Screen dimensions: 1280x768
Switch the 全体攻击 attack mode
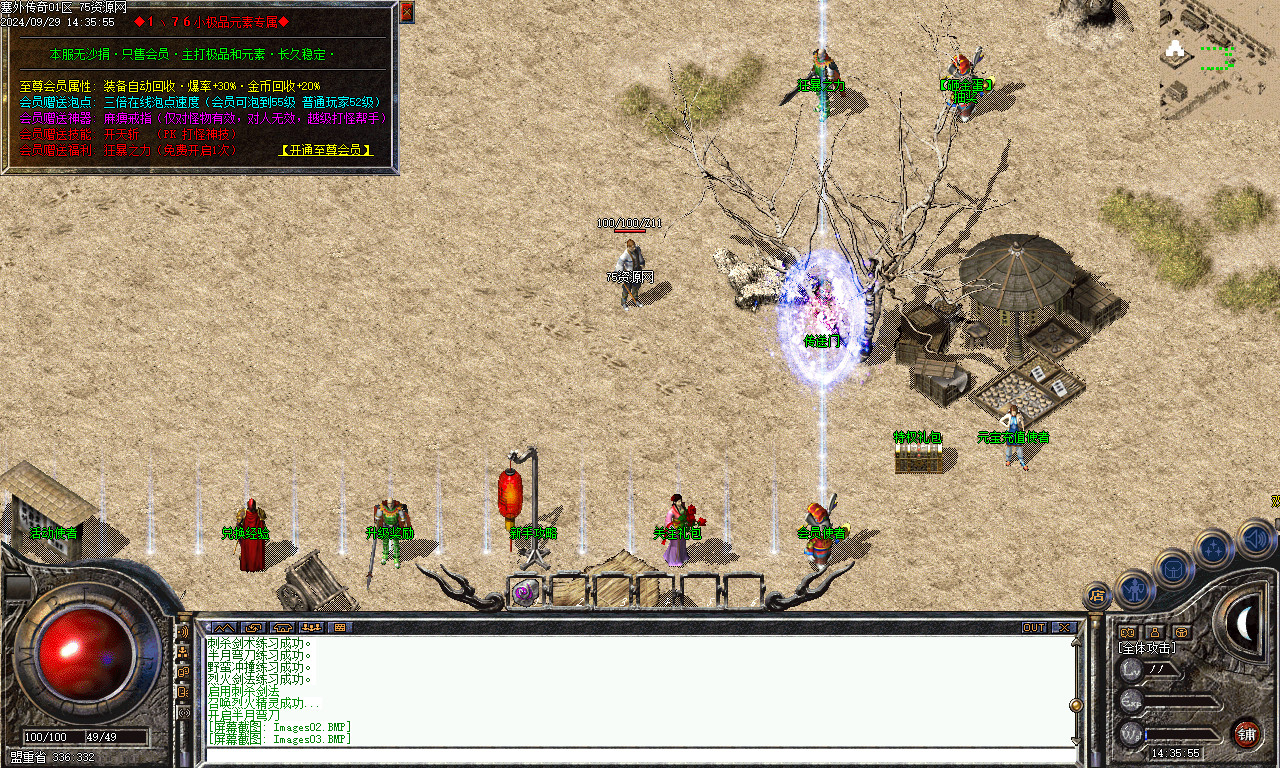[x=1147, y=648]
